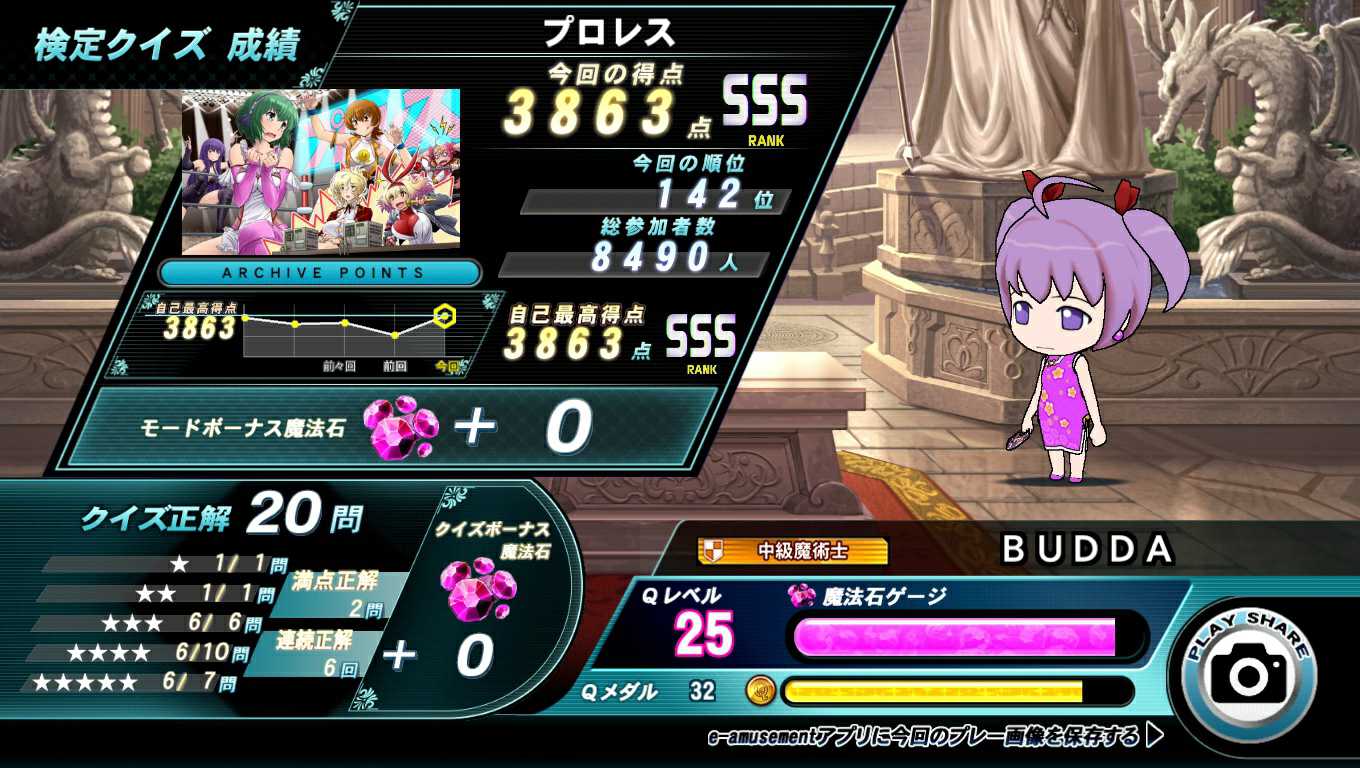Viewport: 1360px width, 768px height.
Task: Select the e-amusement save play image prompt
Action: click(x=935, y=737)
